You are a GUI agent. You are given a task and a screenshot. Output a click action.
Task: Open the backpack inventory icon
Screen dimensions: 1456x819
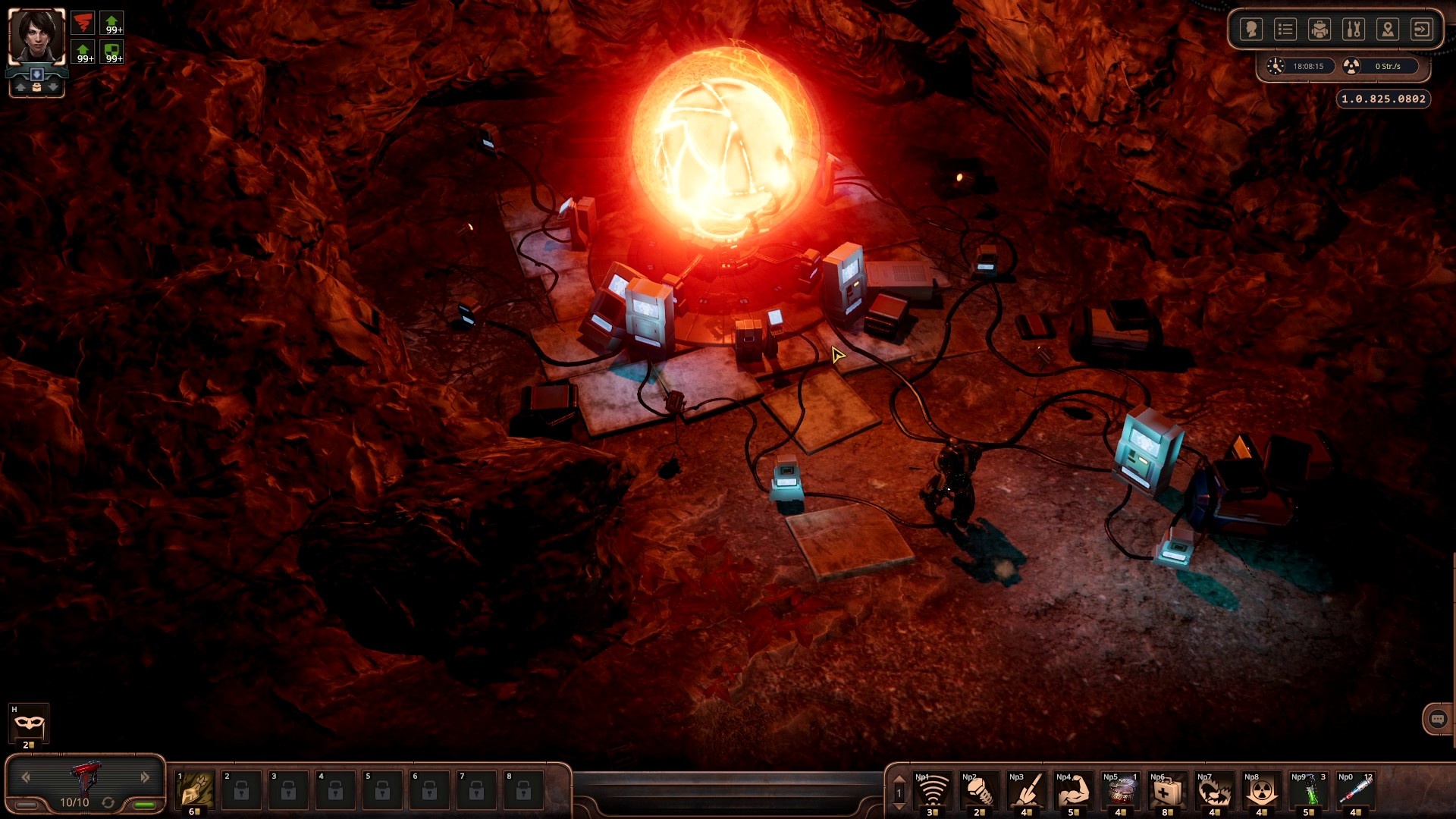tap(1321, 29)
